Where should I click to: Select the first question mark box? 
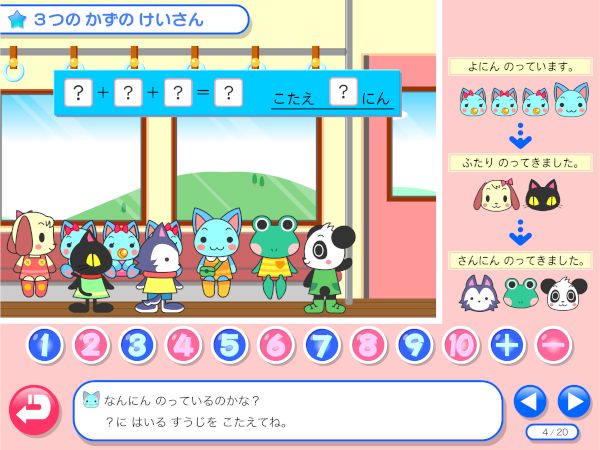tap(79, 93)
